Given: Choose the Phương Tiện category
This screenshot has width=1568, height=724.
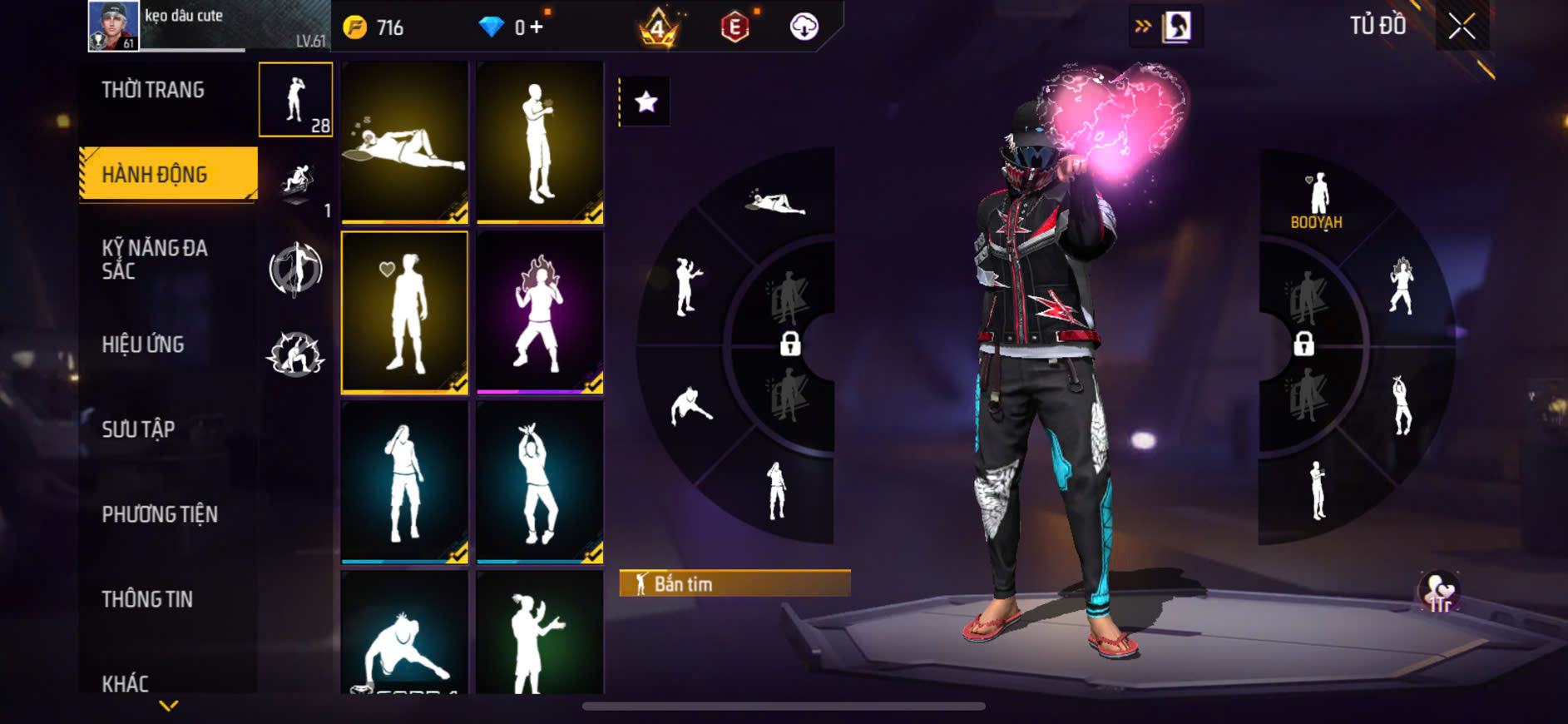Looking at the screenshot, I should 160,514.
